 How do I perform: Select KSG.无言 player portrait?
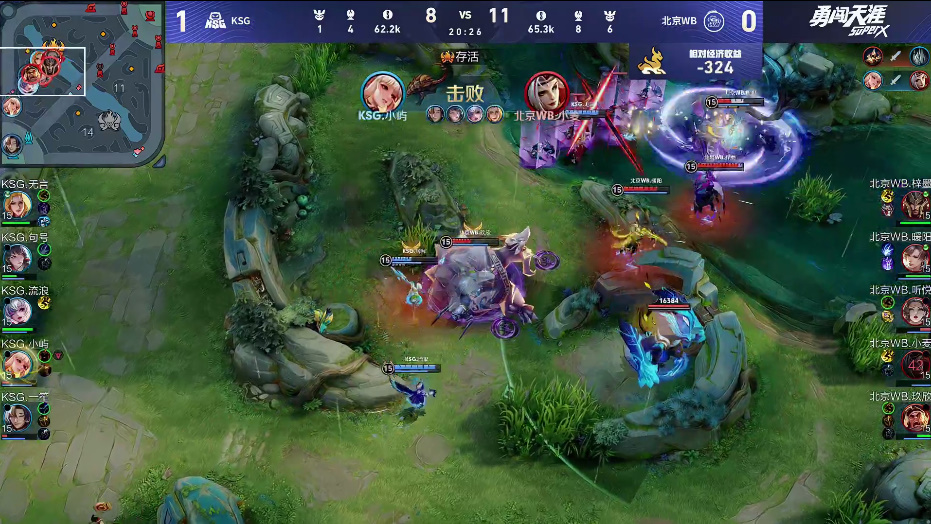click(x=17, y=204)
